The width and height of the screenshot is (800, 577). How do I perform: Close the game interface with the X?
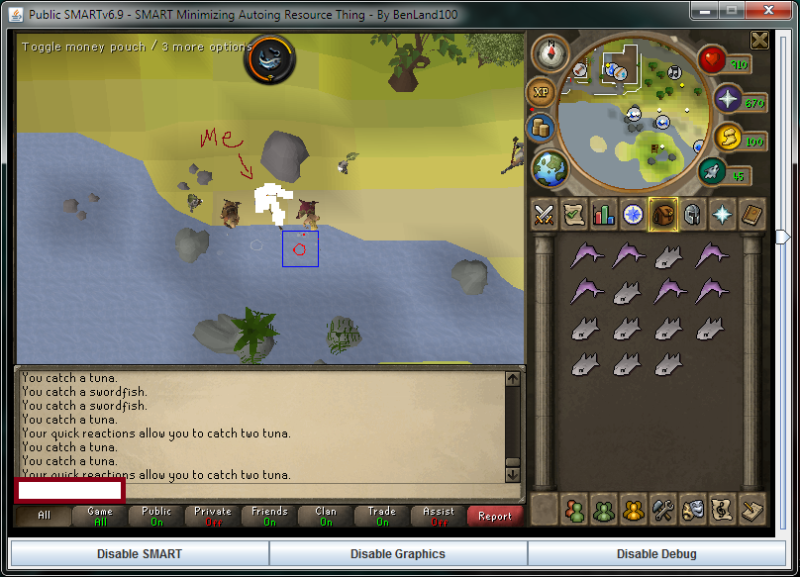click(x=760, y=40)
